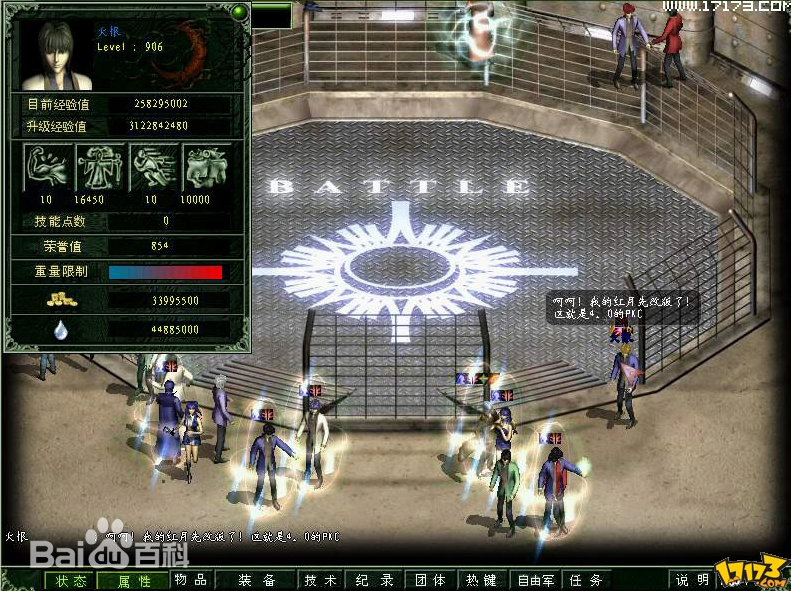This screenshot has width=791, height=591.
Task: Open the 热键 hotkeys panel
Action: (x=482, y=580)
